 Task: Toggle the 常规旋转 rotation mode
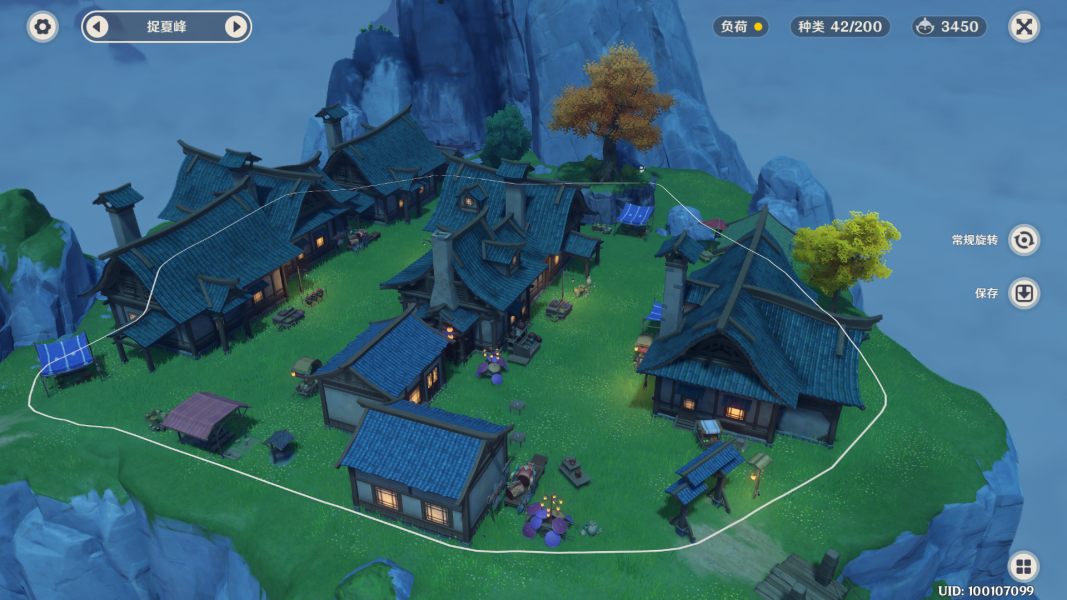click(x=1023, y=240)
